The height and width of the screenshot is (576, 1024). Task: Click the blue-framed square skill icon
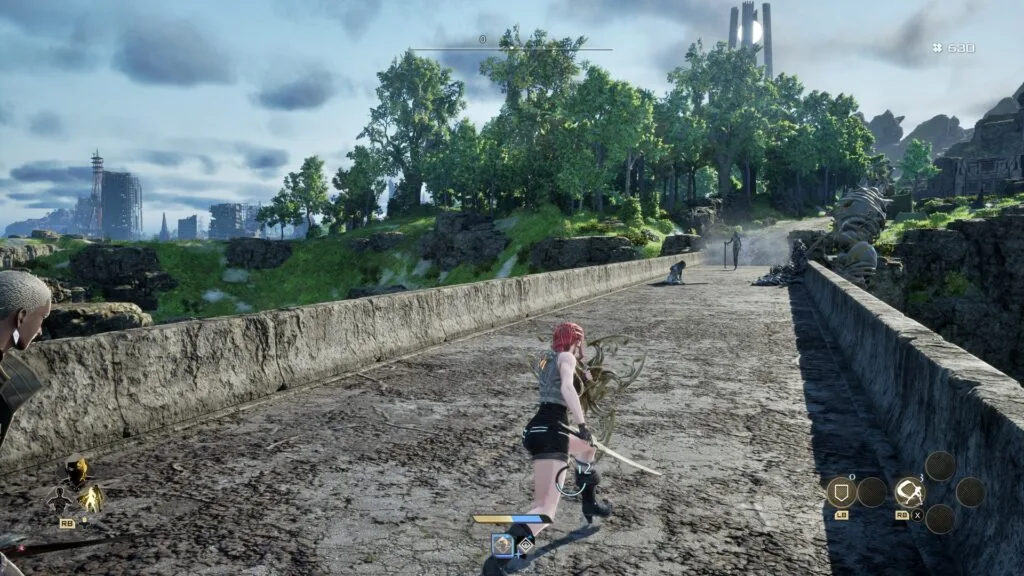click(502, 545)
